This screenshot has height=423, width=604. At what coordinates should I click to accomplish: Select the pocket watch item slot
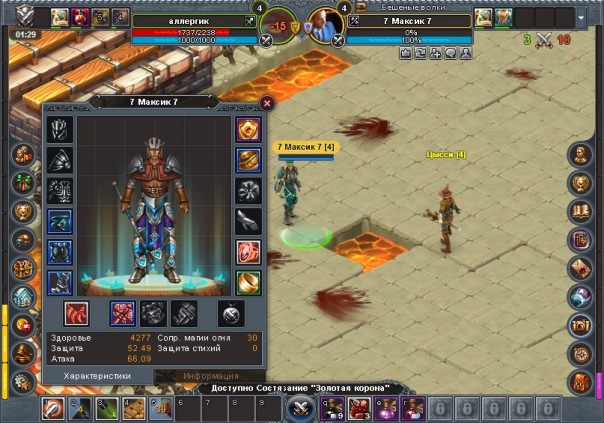(x=231, y=313)
